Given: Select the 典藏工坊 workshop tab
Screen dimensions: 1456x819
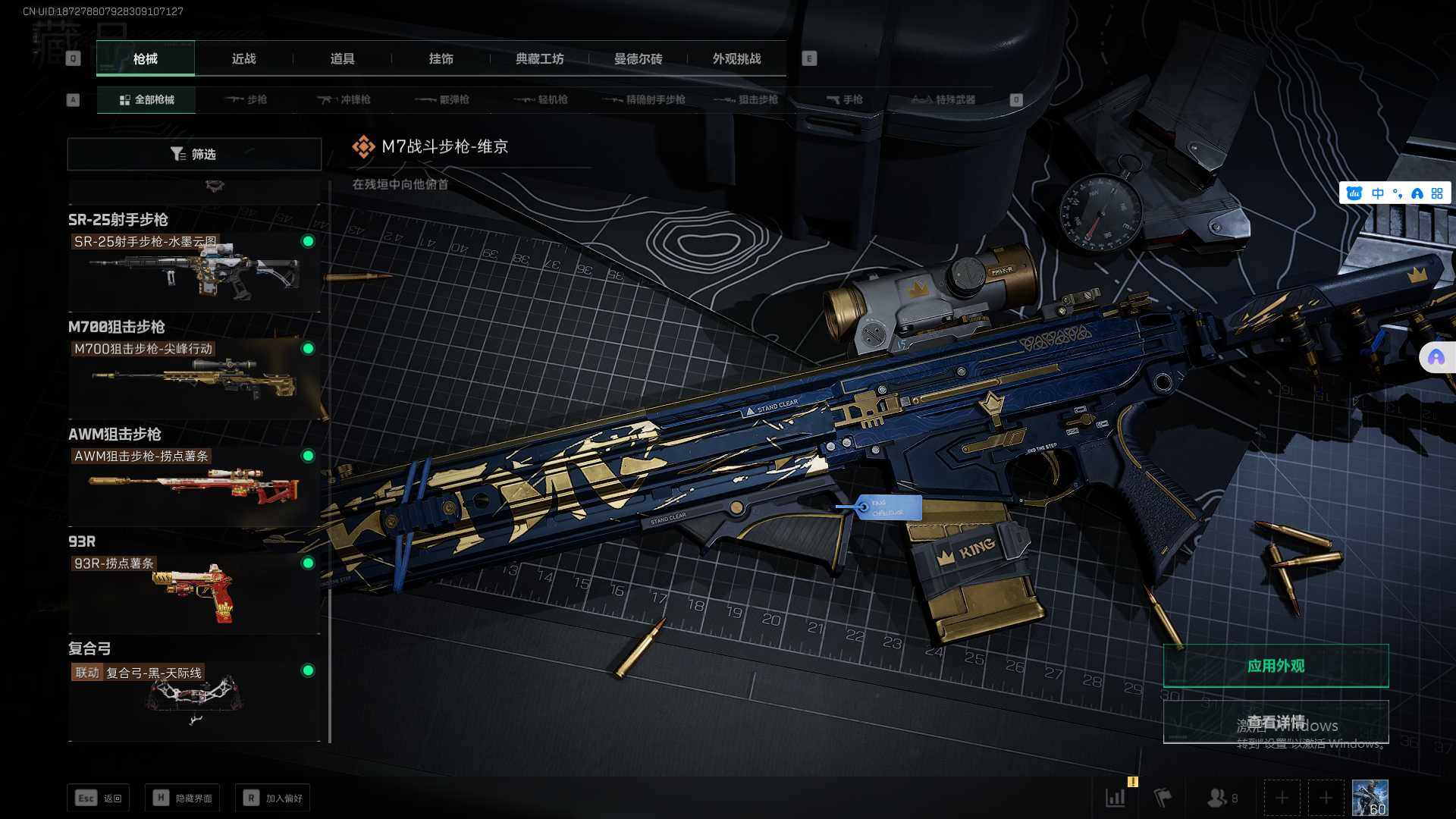Looking at the screenshot, I should 539,59.
